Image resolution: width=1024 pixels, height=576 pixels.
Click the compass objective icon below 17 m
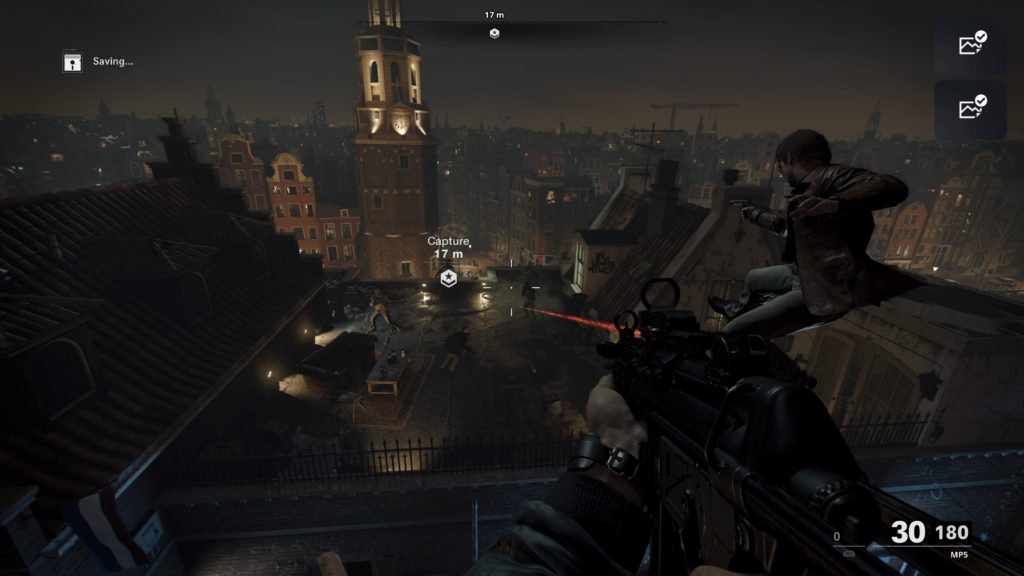click(x=494, y=33)
